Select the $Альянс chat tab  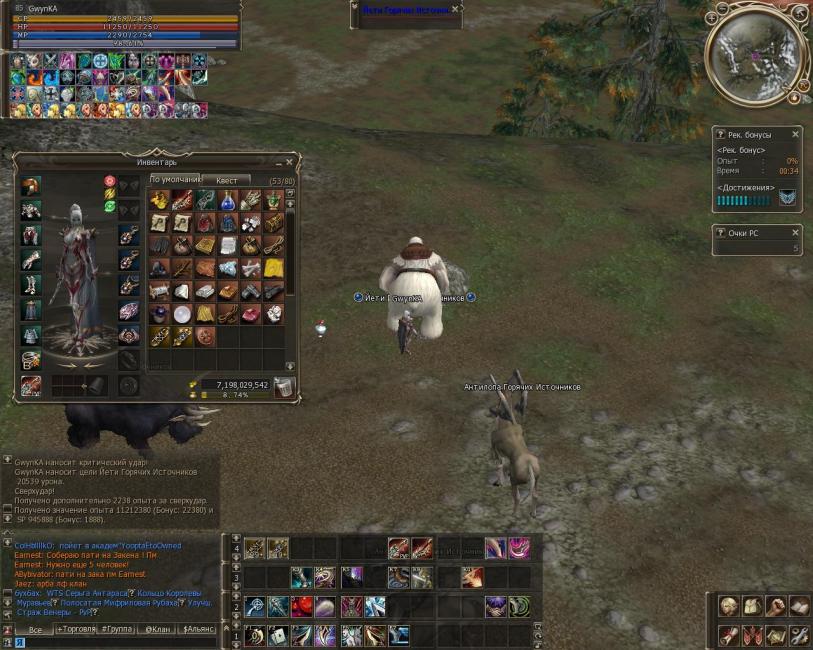197,630
